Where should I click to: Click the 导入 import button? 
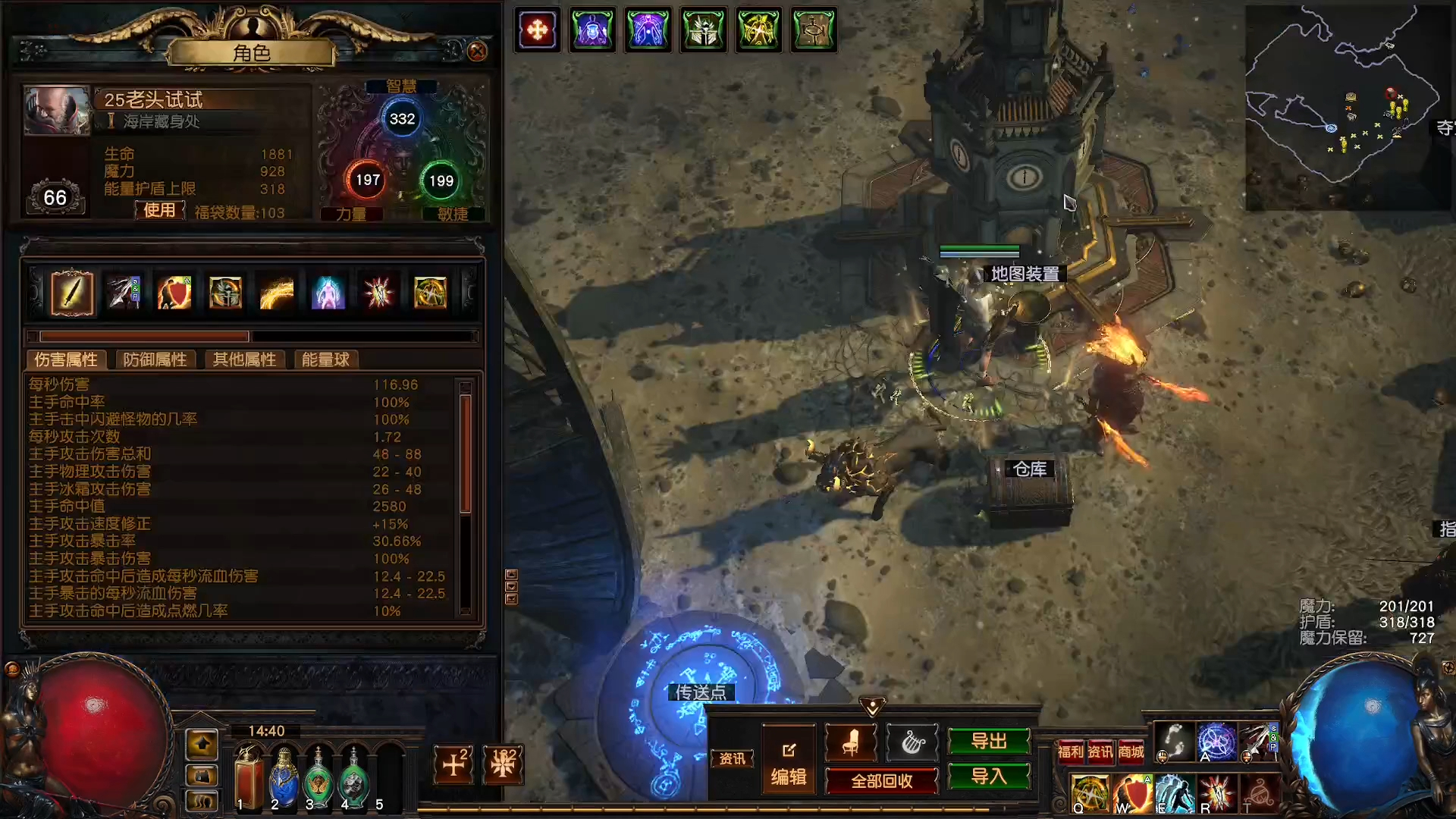pos(989,776)
